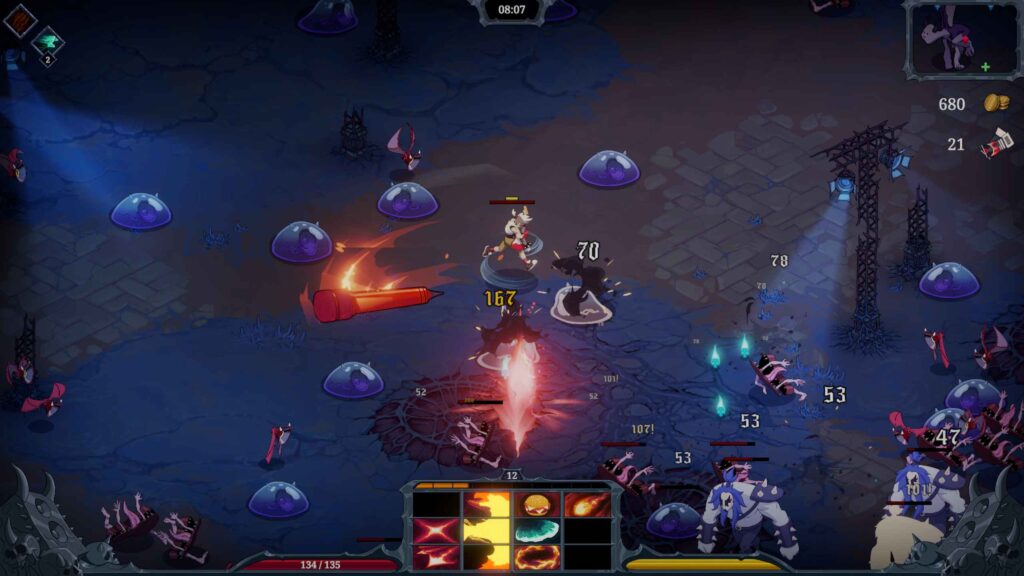Select the green dash buff icon
The height and width of the screenshot is (576, 1024).
click(x=47, y=42)
